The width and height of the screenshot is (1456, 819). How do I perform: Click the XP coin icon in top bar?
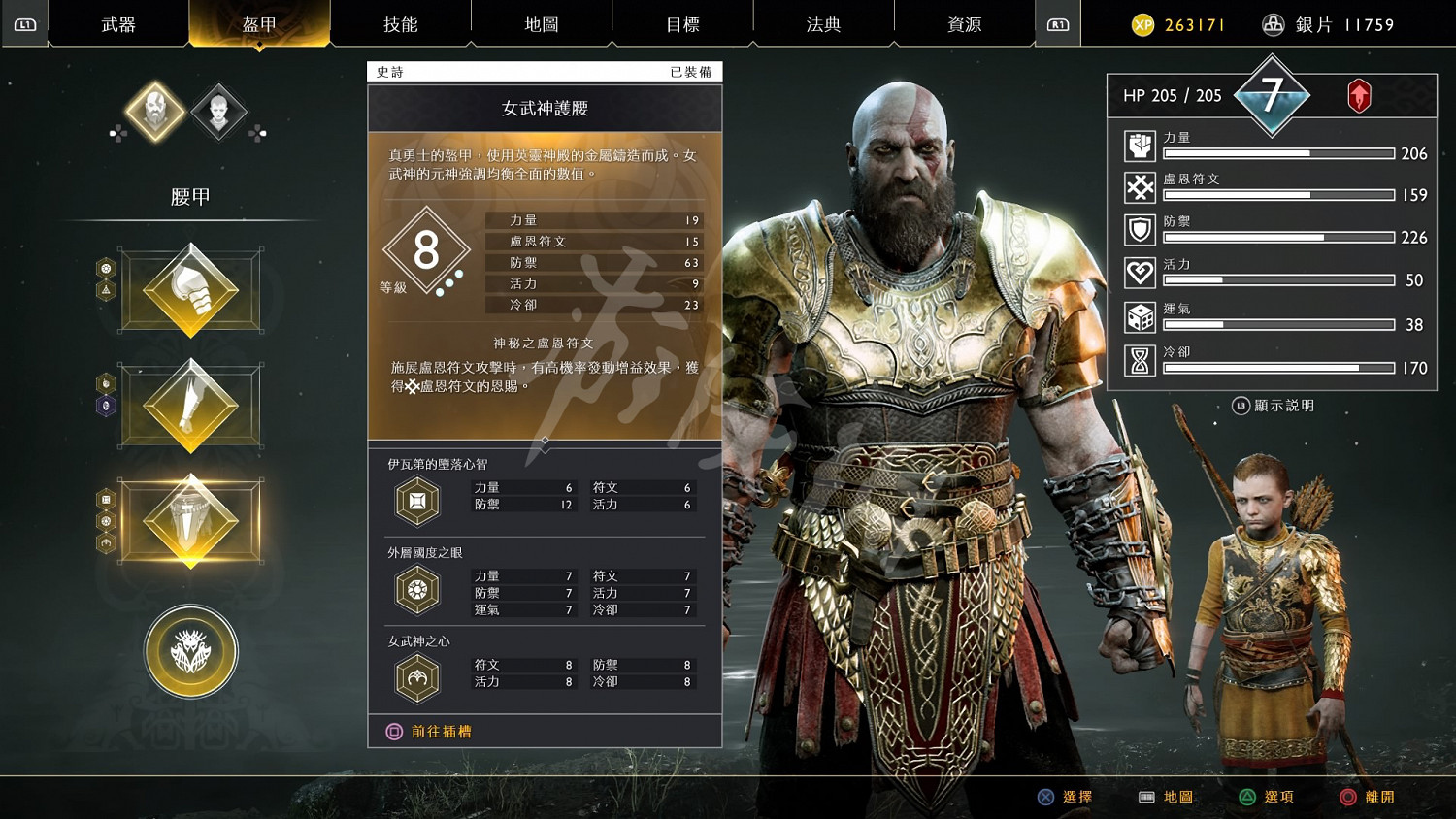tap(1141, 24)
